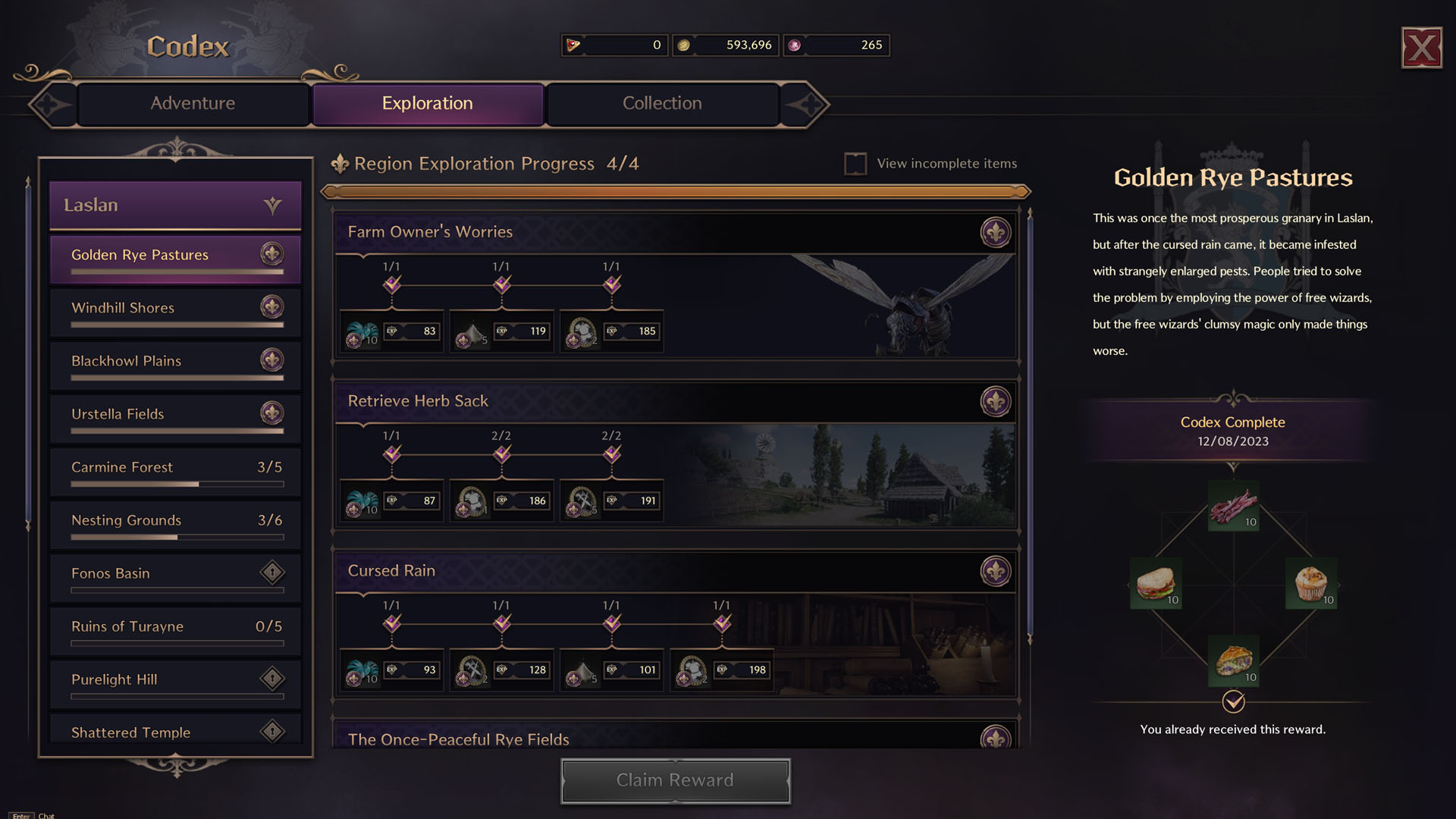Select the completion emblem on Retrieve Herb Sack
Screen dimensions: 1456x819
click(x=996, y=402)
